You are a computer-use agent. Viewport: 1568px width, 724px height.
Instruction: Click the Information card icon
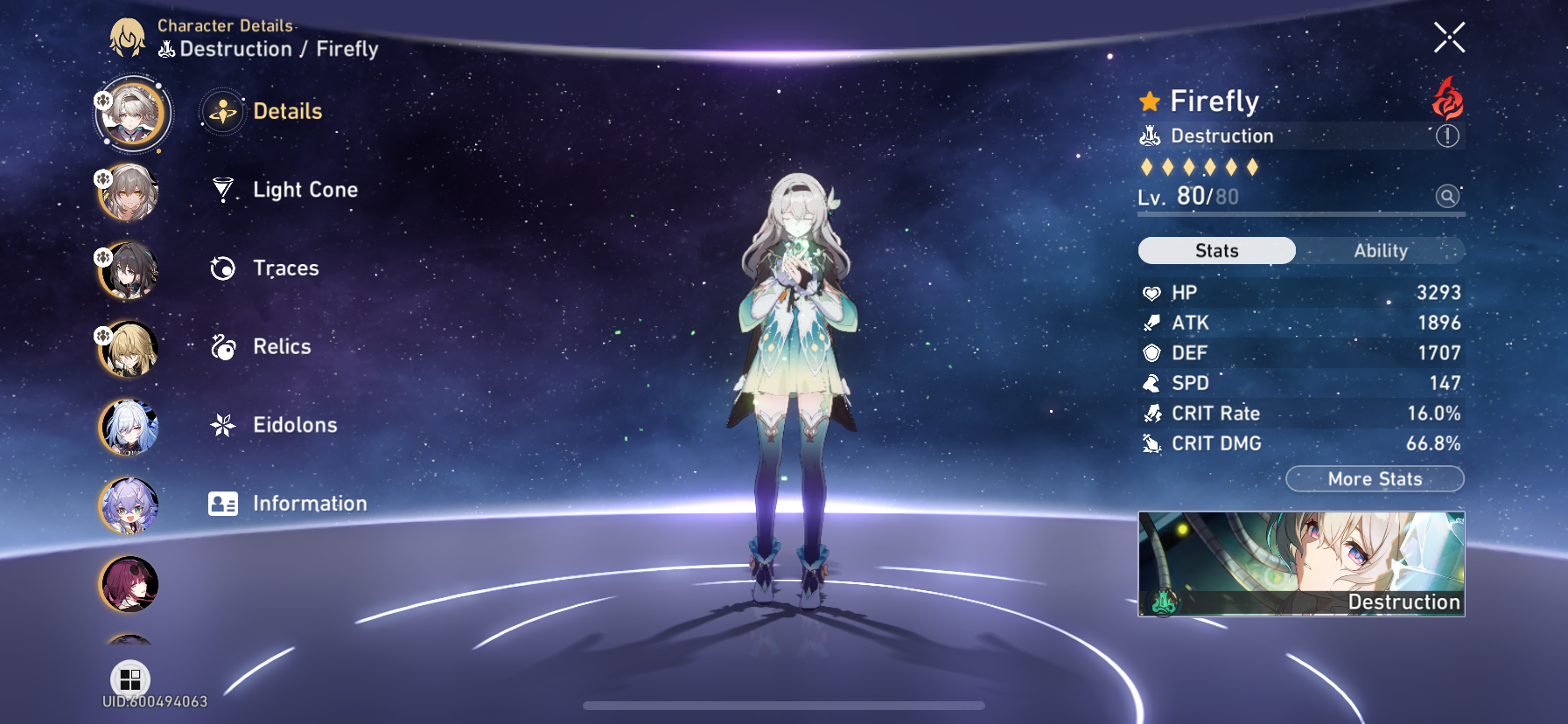pyautogui.click(x=223, y=504)
